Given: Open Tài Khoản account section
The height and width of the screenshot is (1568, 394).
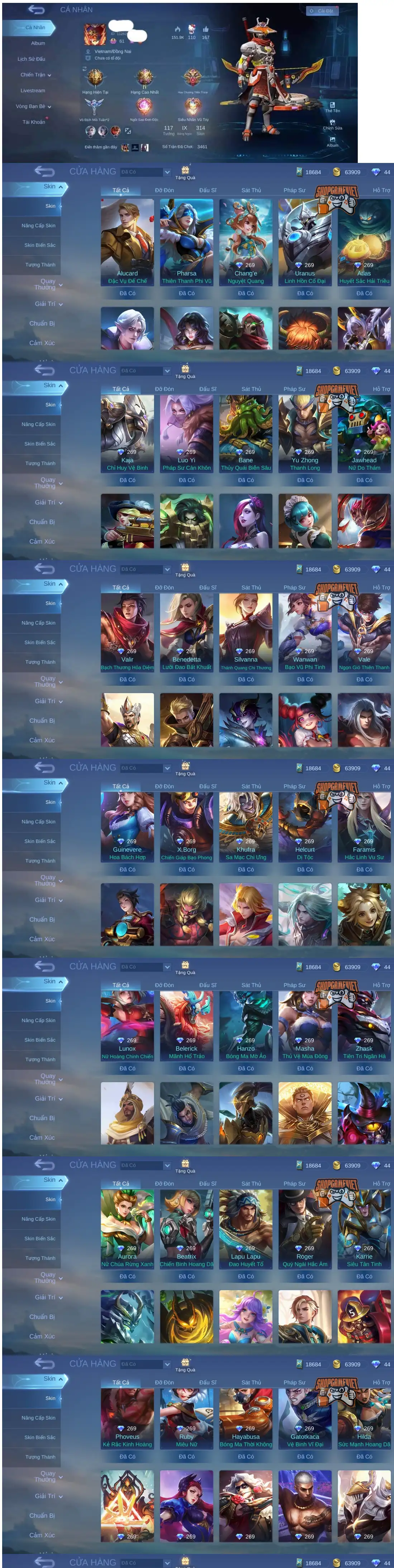Looking at the screenshot, I should (x=33, y=122).
